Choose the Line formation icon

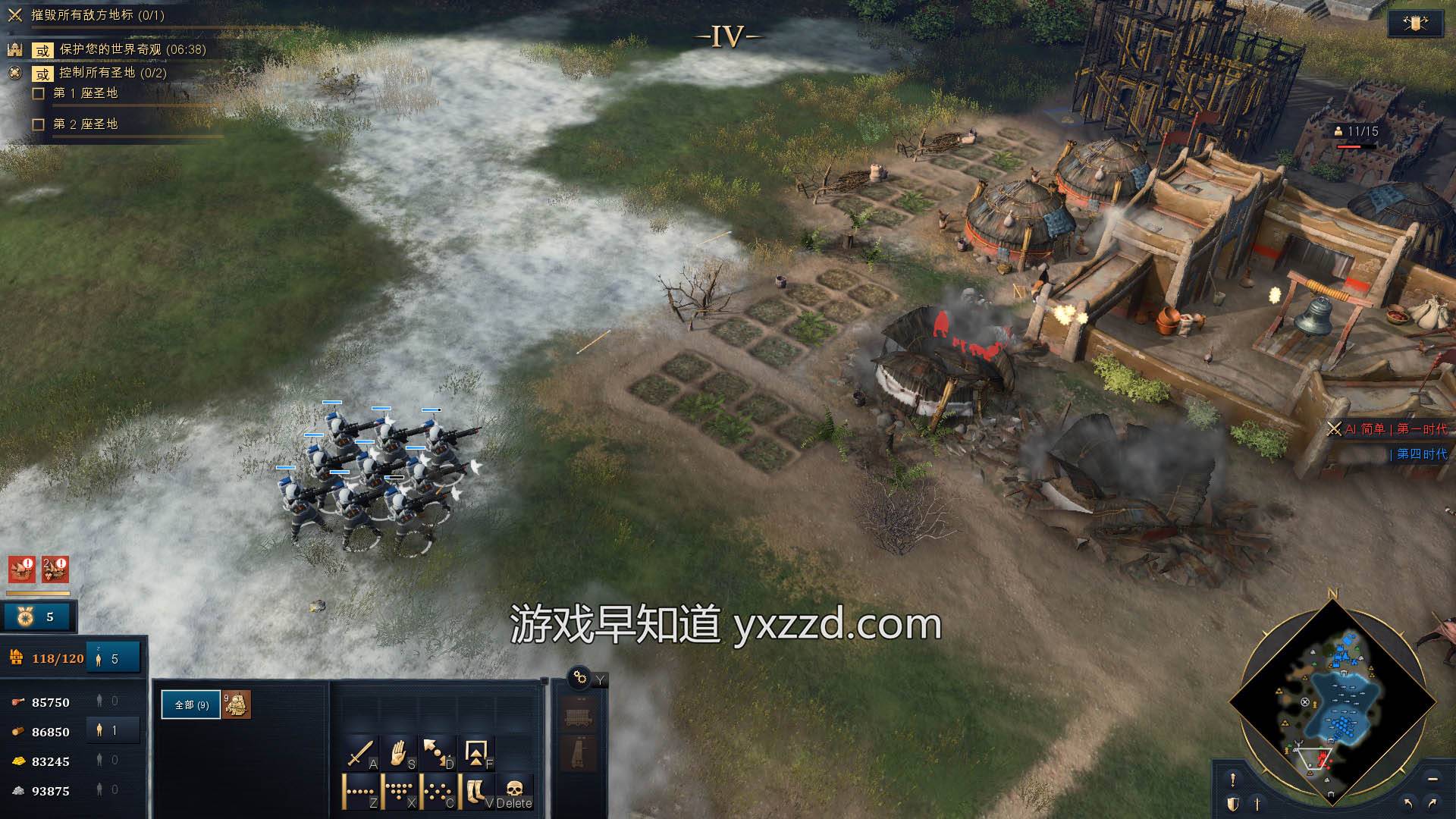point(359,790)
